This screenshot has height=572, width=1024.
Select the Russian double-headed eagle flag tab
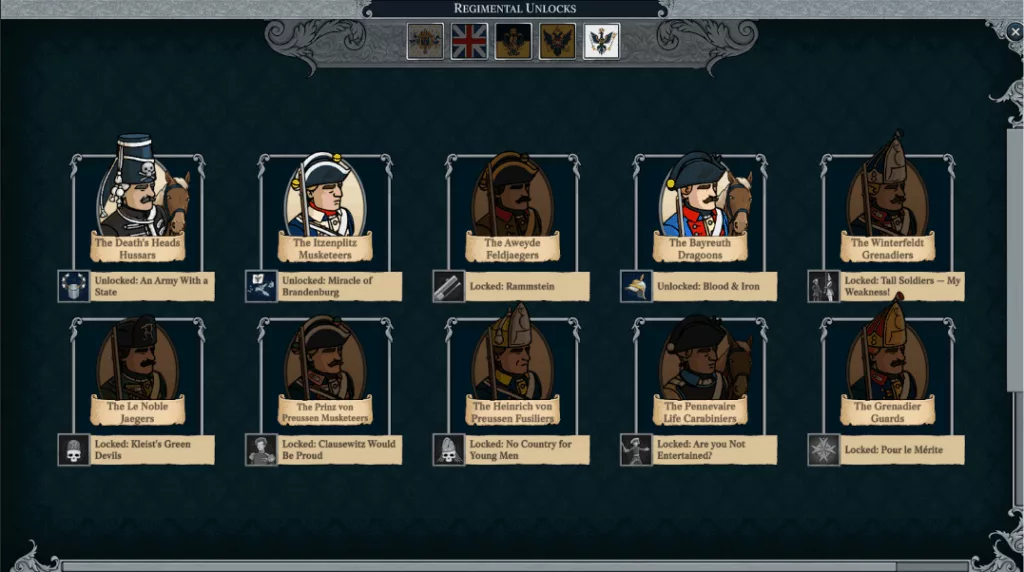(x=557, y=42)
